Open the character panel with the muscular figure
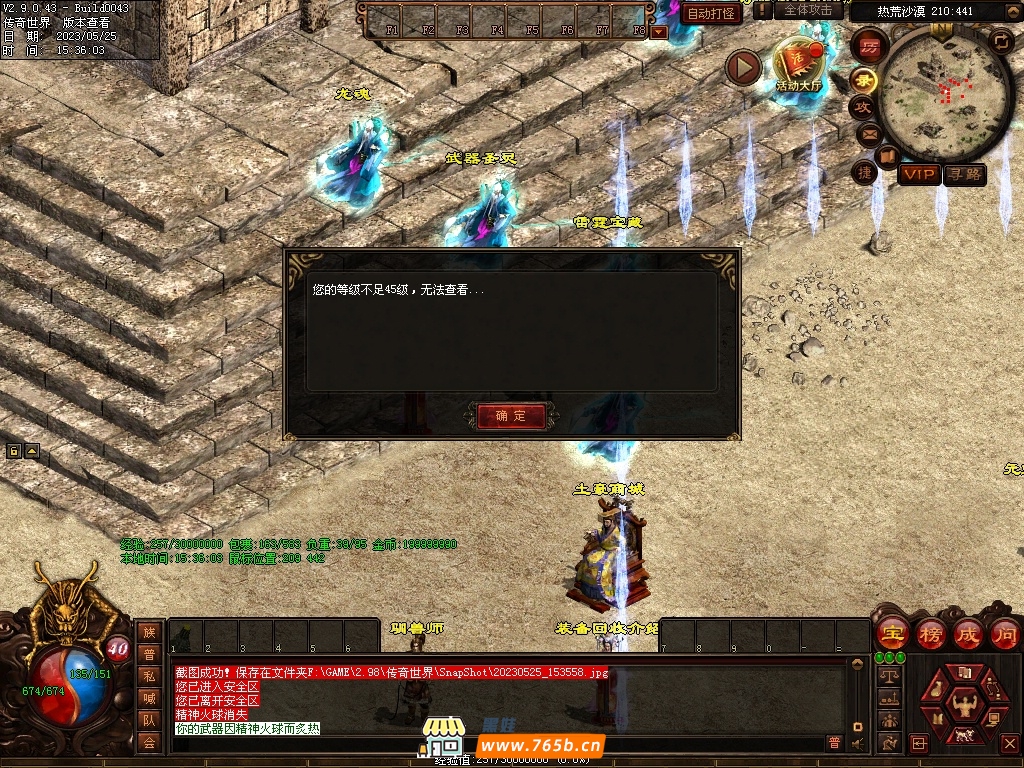The width and height of the screenshot is (1024, 768). tap(966, 703)
